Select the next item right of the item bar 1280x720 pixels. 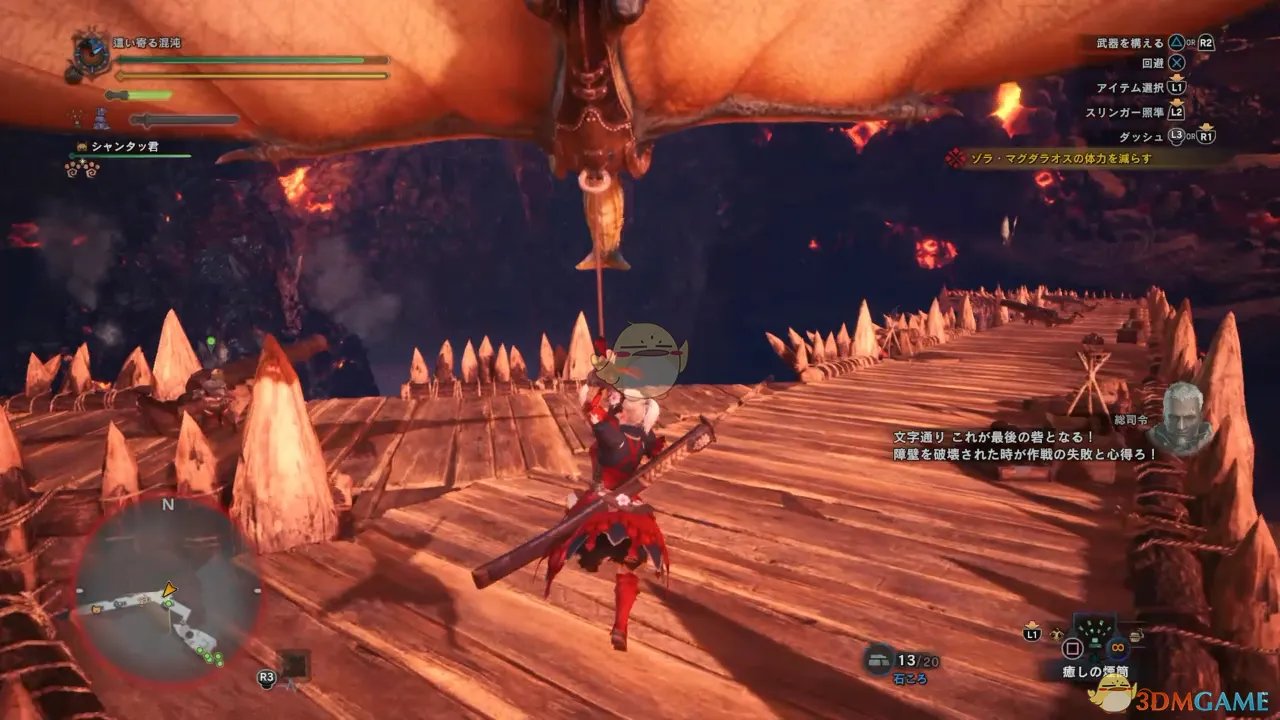click(1136, 634)
